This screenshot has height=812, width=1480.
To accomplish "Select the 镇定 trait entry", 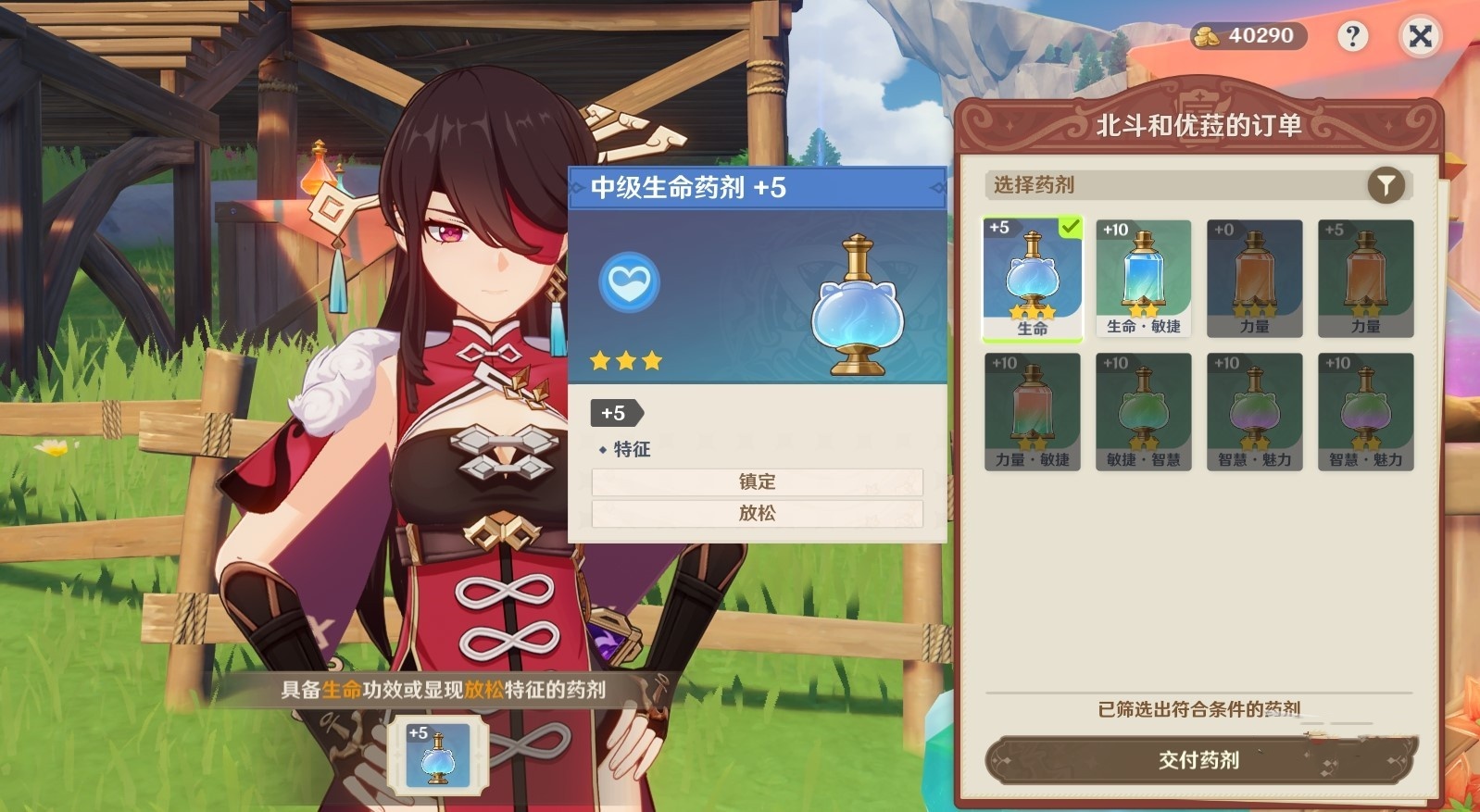I will pyautogui.click(x=756, y=481).
